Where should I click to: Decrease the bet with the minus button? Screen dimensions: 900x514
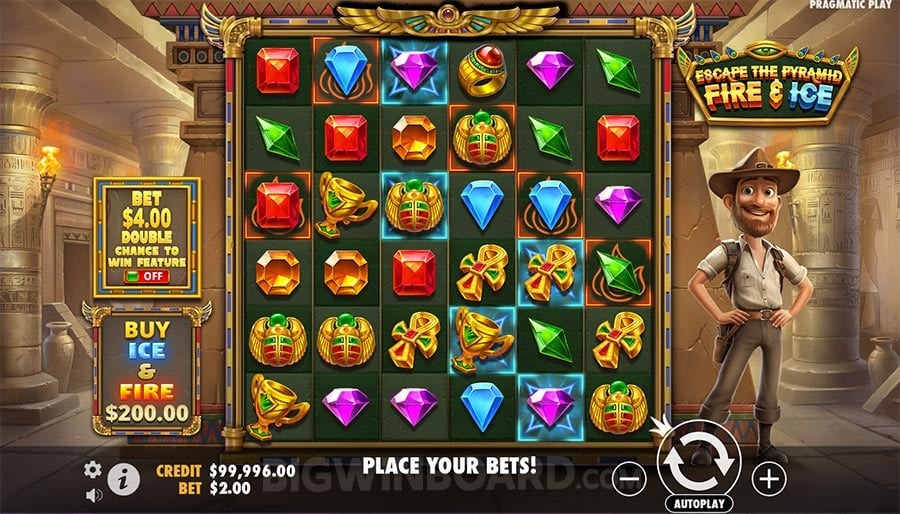(x=629, y=480)
